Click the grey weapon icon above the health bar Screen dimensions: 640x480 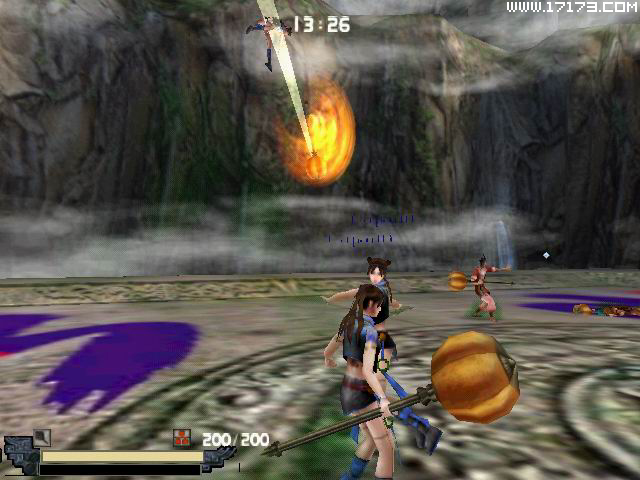pos(41,436)
